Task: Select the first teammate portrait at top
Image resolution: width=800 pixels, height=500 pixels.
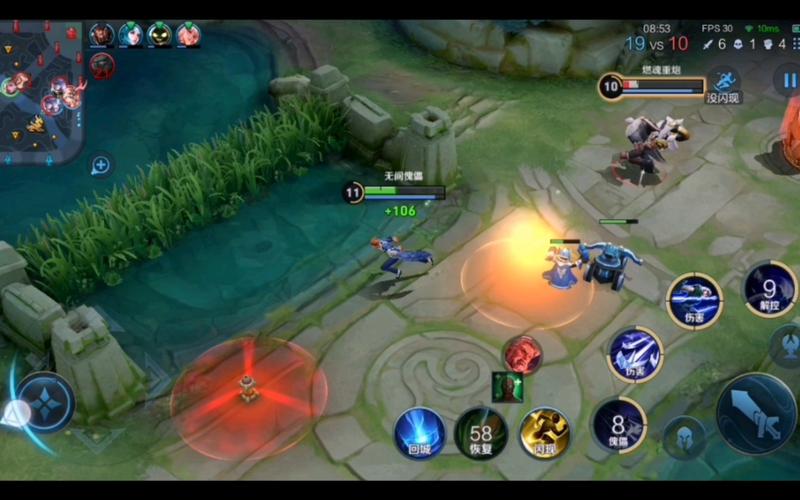Action: 102,36
